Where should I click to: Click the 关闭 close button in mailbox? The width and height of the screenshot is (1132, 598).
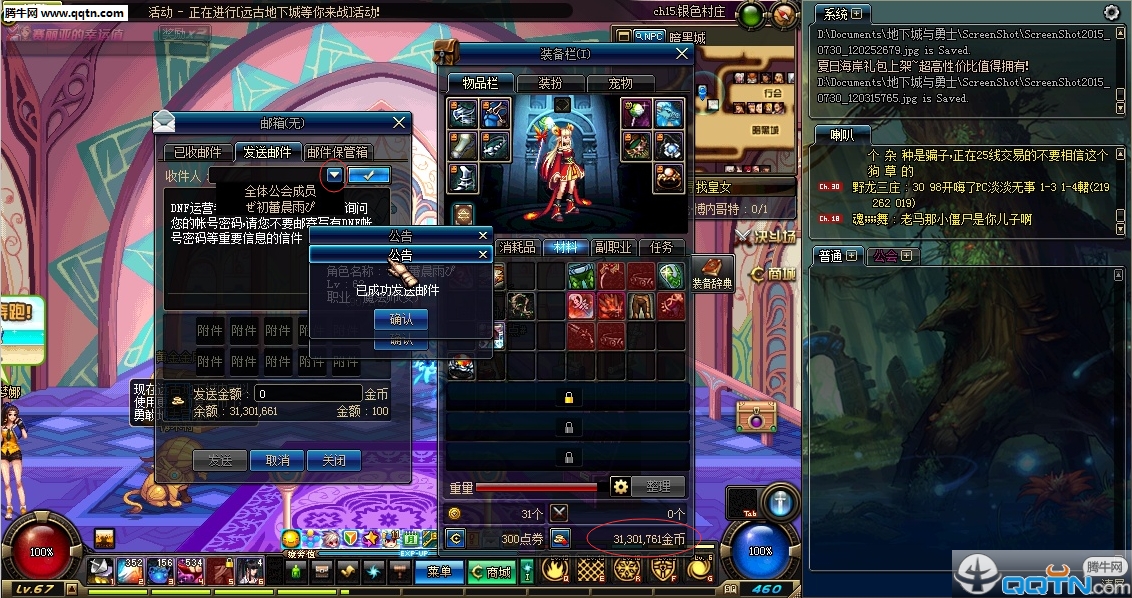click(x=333, y=460)
